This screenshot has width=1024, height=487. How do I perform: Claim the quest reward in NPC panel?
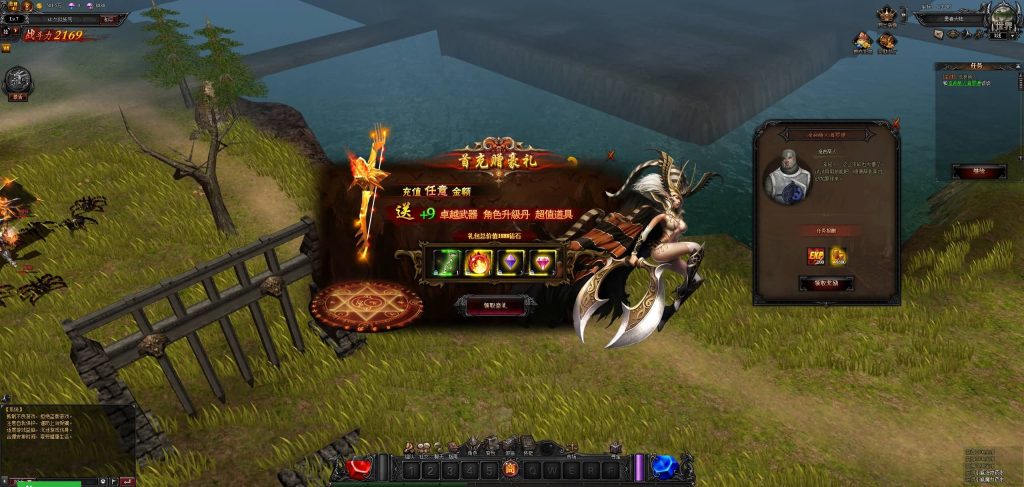pos(826,283)
